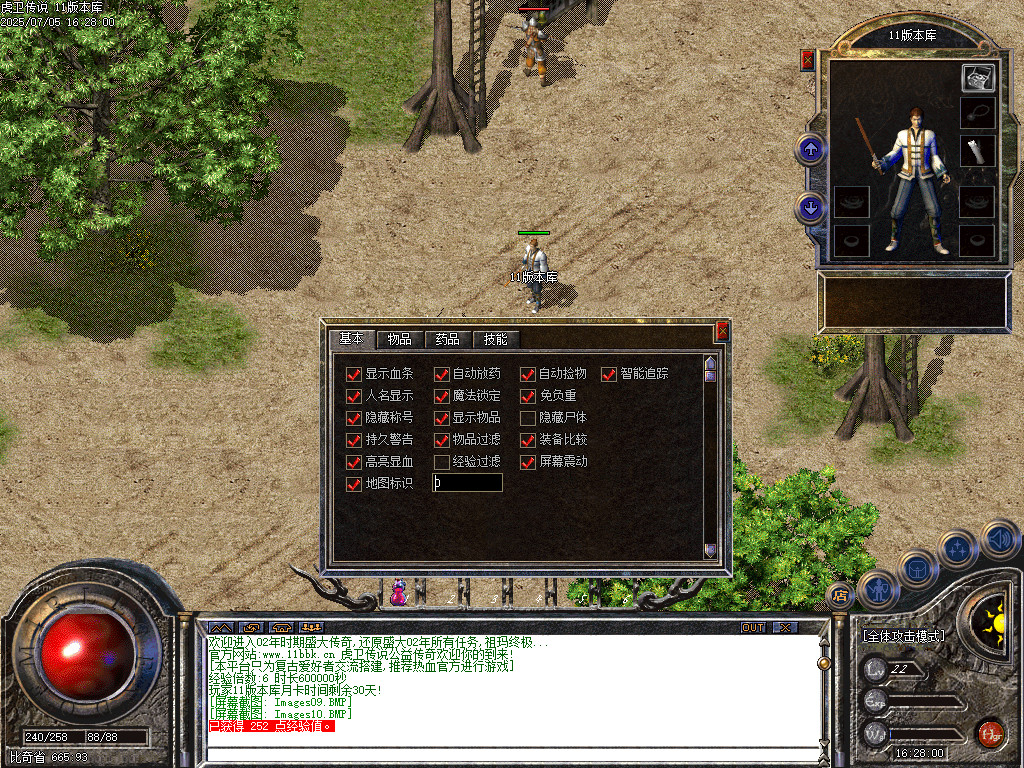Click the blue down-arrow button on character panel
The height and width of the screenshot is (768, 1024).
[810, 208]
